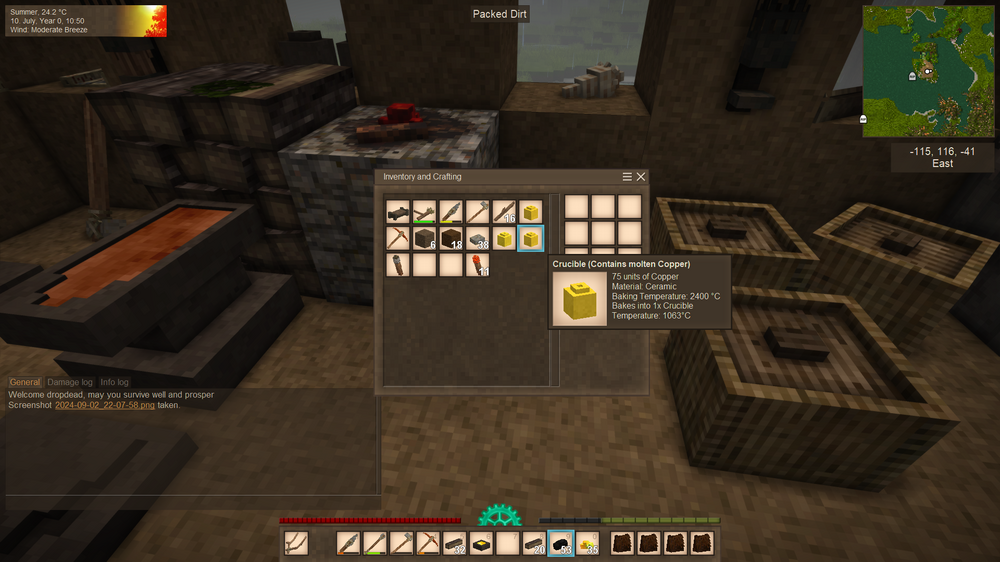
Task: Pick up the bed item in inventory
Action: (x=398, y=212)
